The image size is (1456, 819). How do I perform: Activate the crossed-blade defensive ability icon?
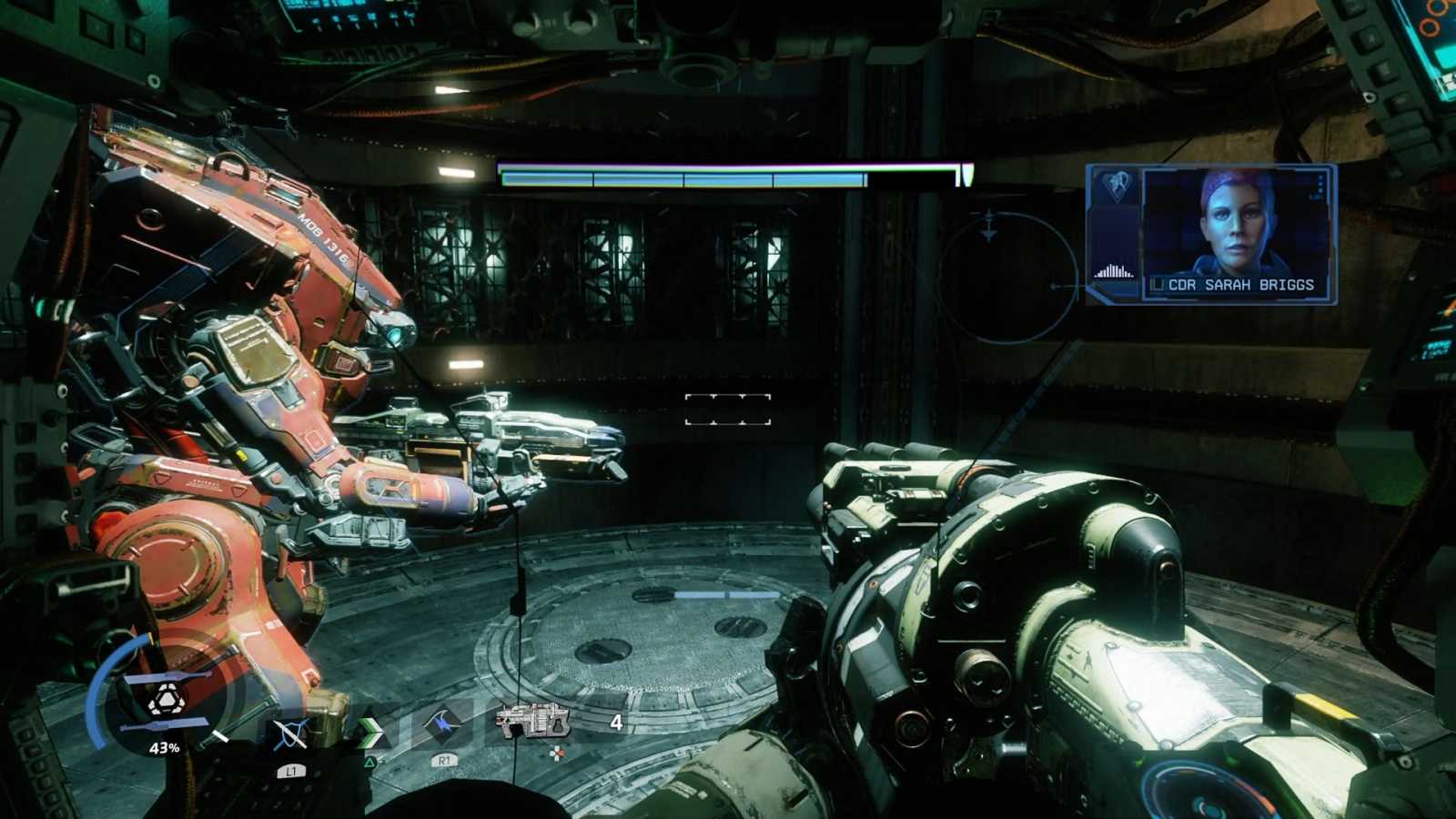pos(290,733)
